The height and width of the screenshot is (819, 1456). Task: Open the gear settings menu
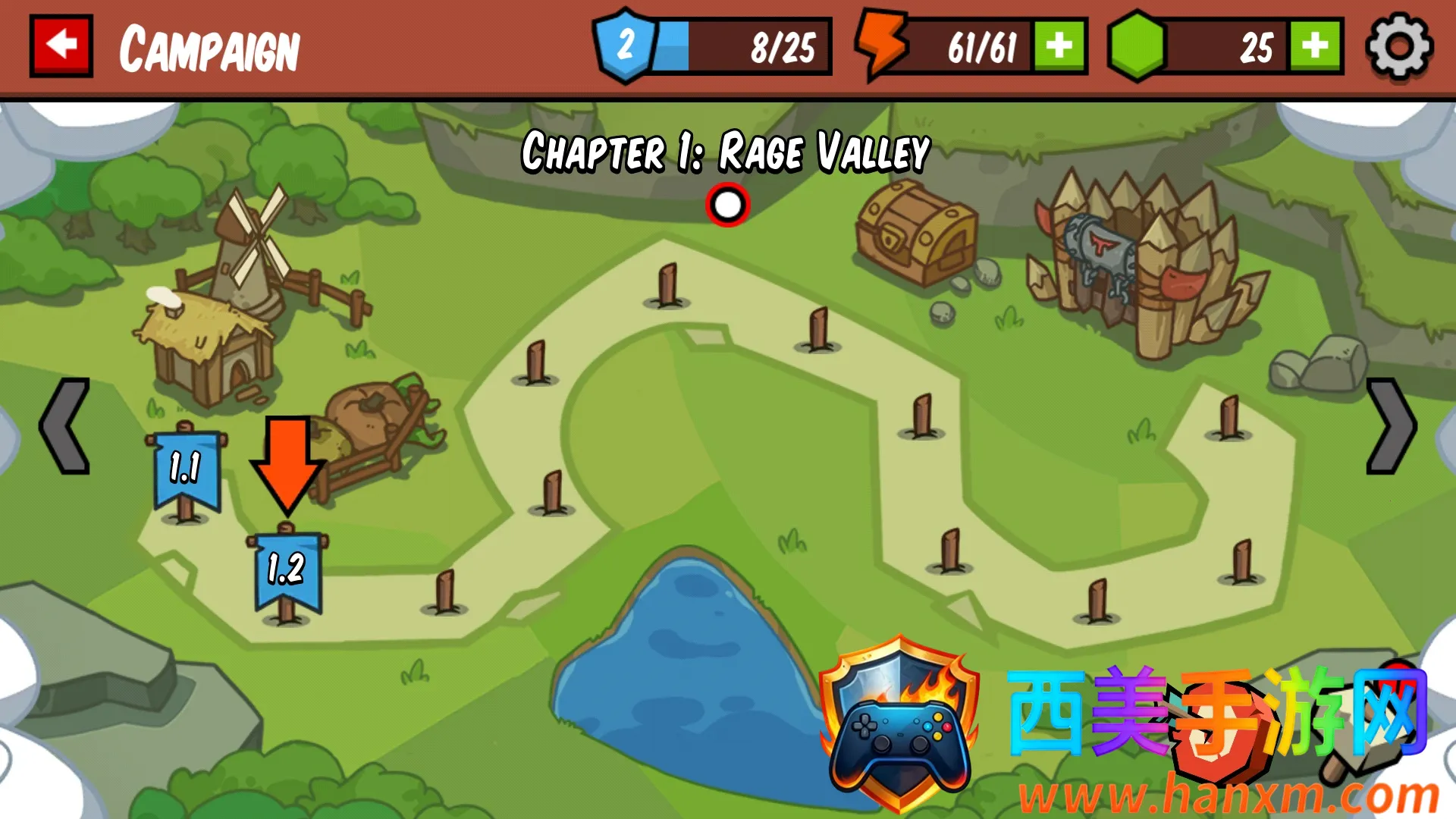[x=1398, y=46]
